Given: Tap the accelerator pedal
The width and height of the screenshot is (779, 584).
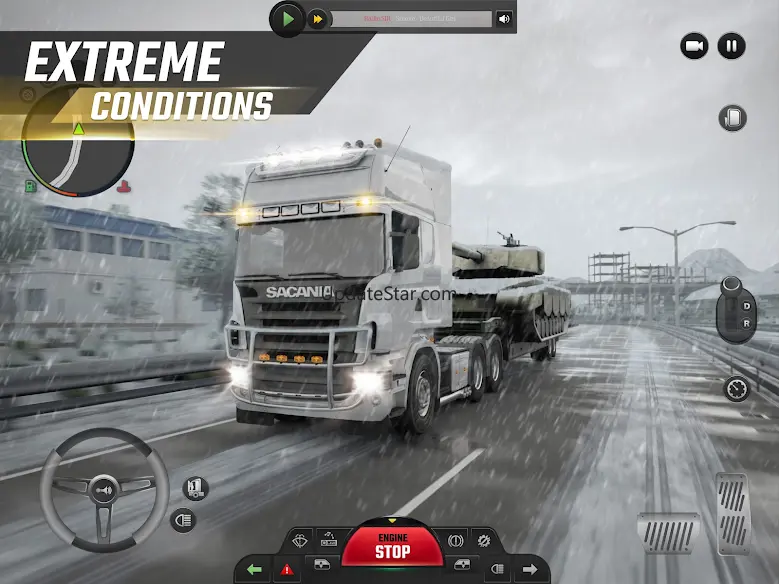Looking at the screenshot, I should click(733, 513).
